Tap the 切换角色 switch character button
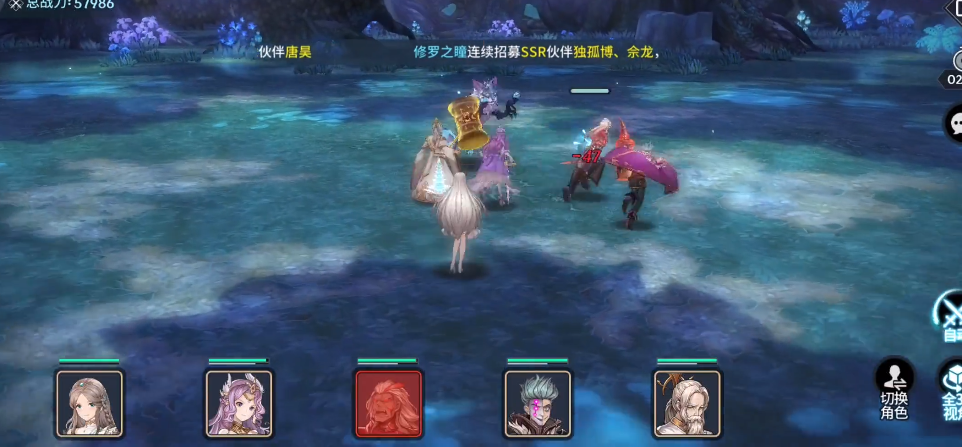Image resolution: width=962 pixels, height=447 pixels. point(894,389)
